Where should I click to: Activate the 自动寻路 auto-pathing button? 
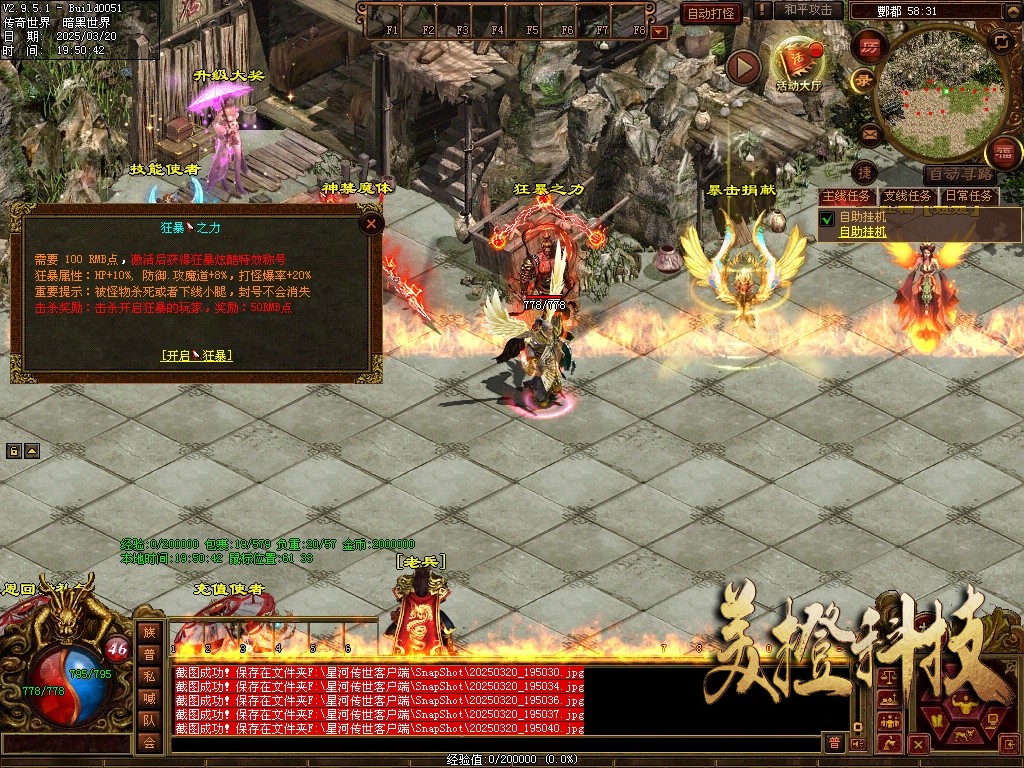(959, 174)
